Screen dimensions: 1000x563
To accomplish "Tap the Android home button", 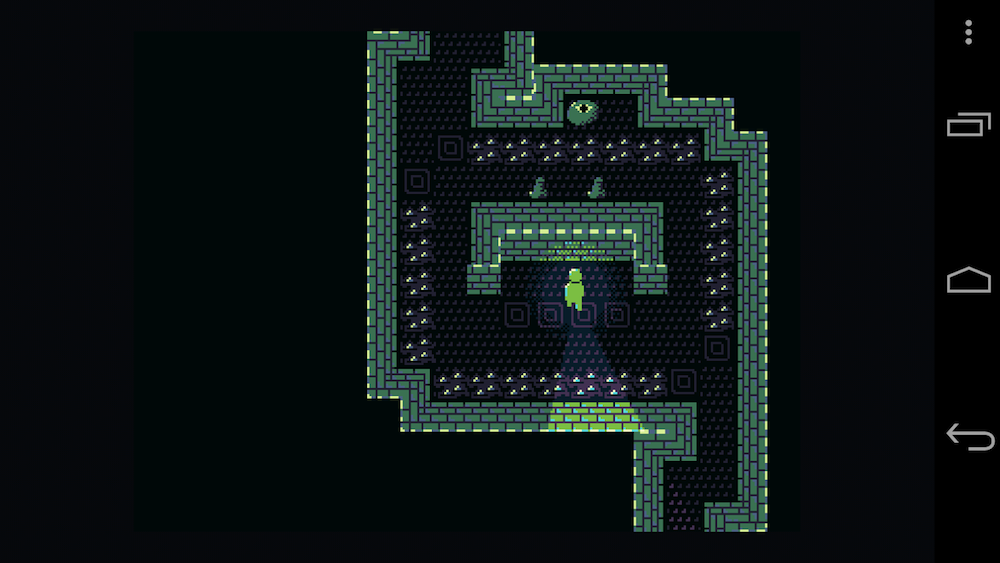I will [x=968, y=281].
